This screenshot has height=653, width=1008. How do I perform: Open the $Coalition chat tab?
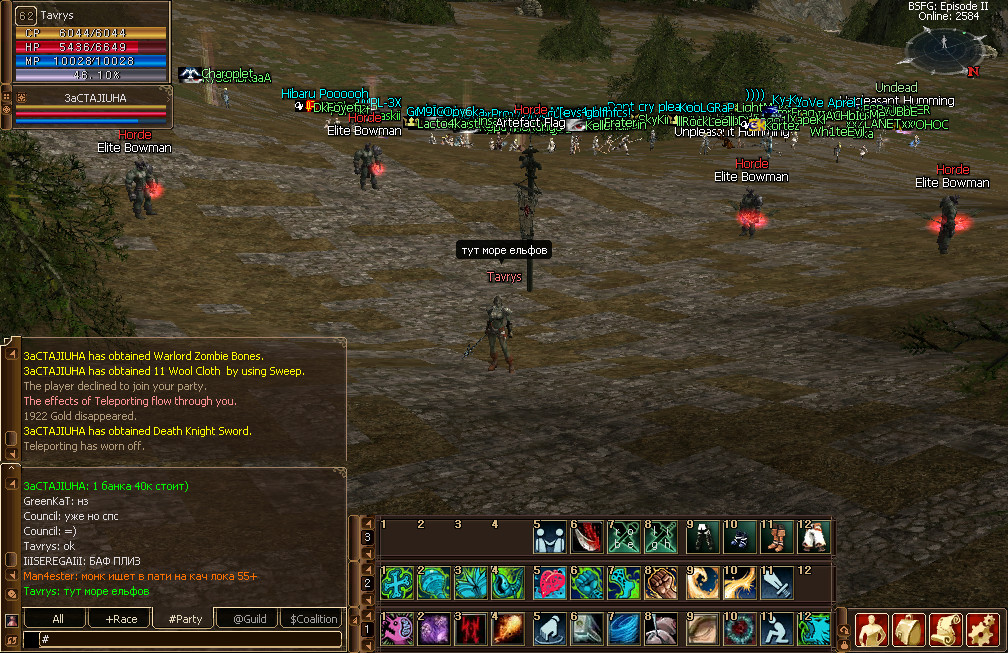click(x=313, y=619)
